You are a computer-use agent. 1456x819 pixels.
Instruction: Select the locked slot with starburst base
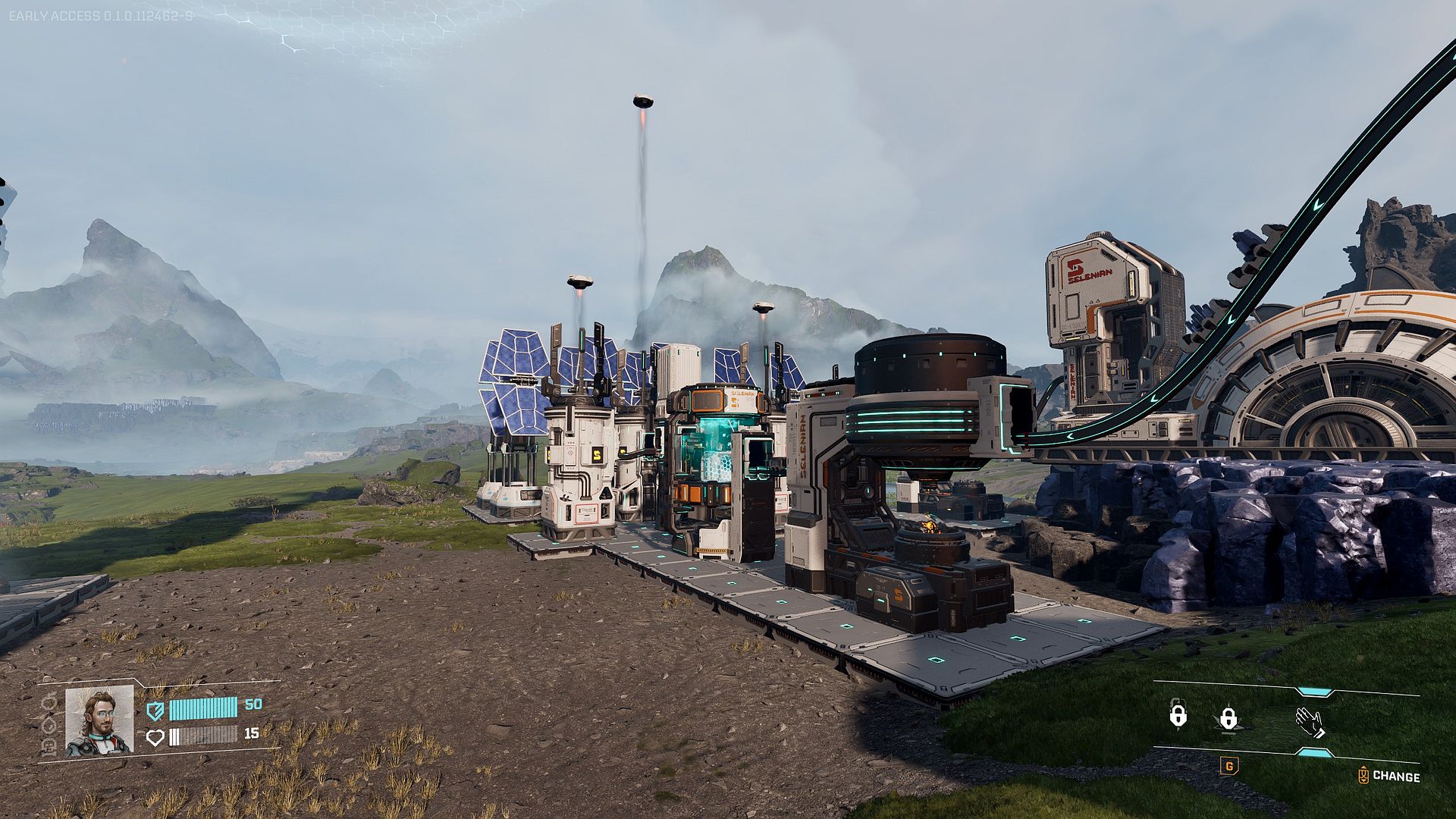(x=1228, y=719)
